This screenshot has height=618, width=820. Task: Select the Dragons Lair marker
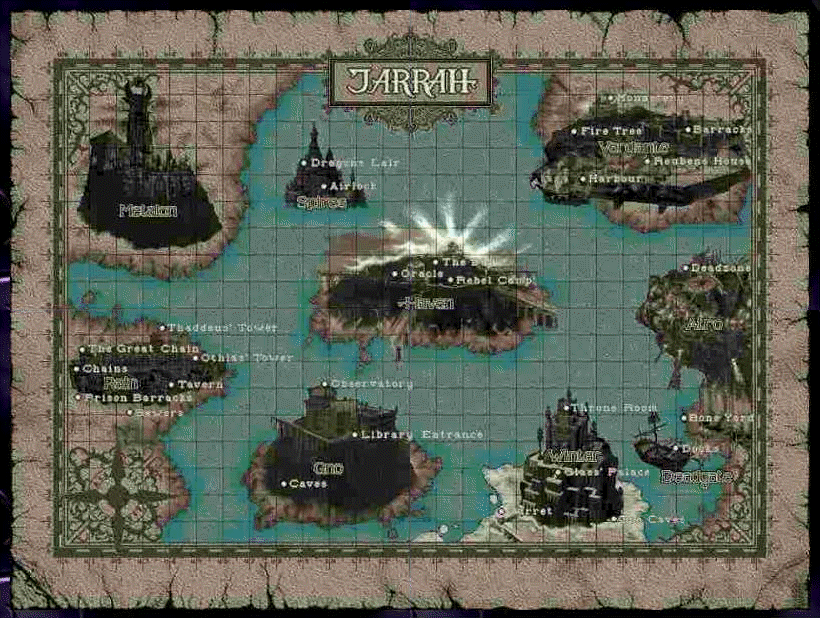[x=304, y=163]
